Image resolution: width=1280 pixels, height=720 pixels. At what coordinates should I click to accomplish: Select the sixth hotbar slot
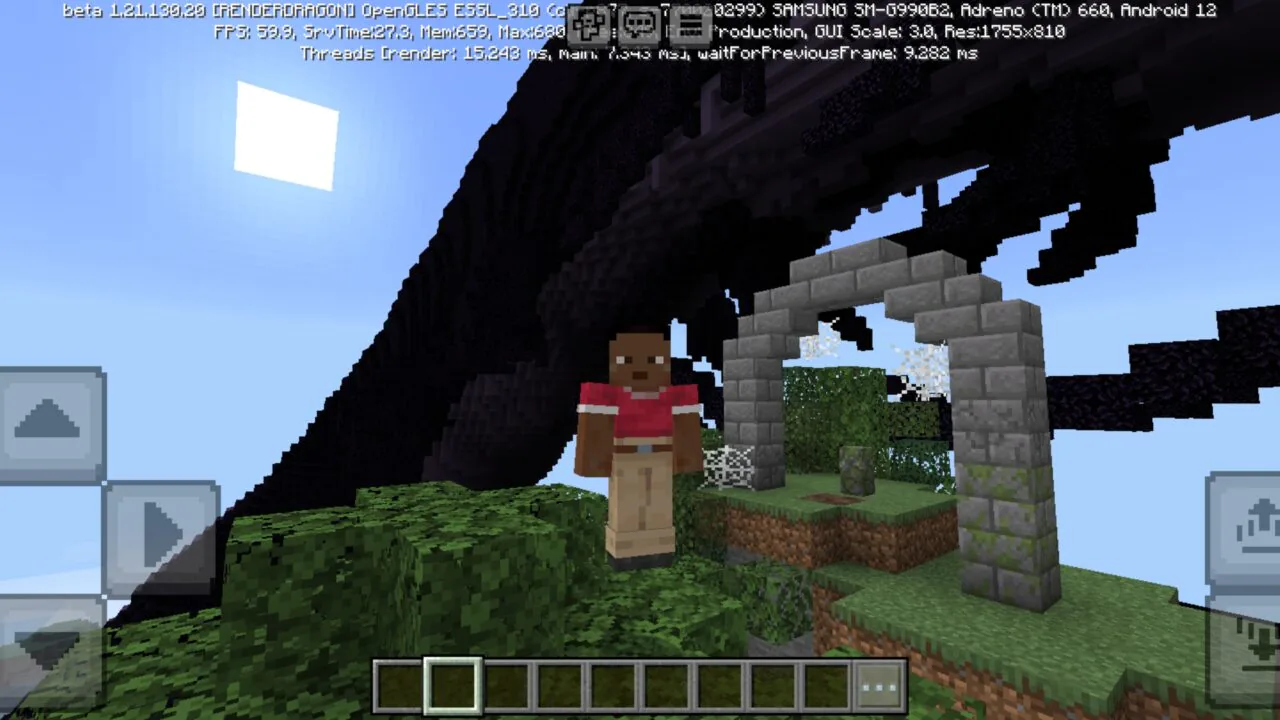(665, 686)
